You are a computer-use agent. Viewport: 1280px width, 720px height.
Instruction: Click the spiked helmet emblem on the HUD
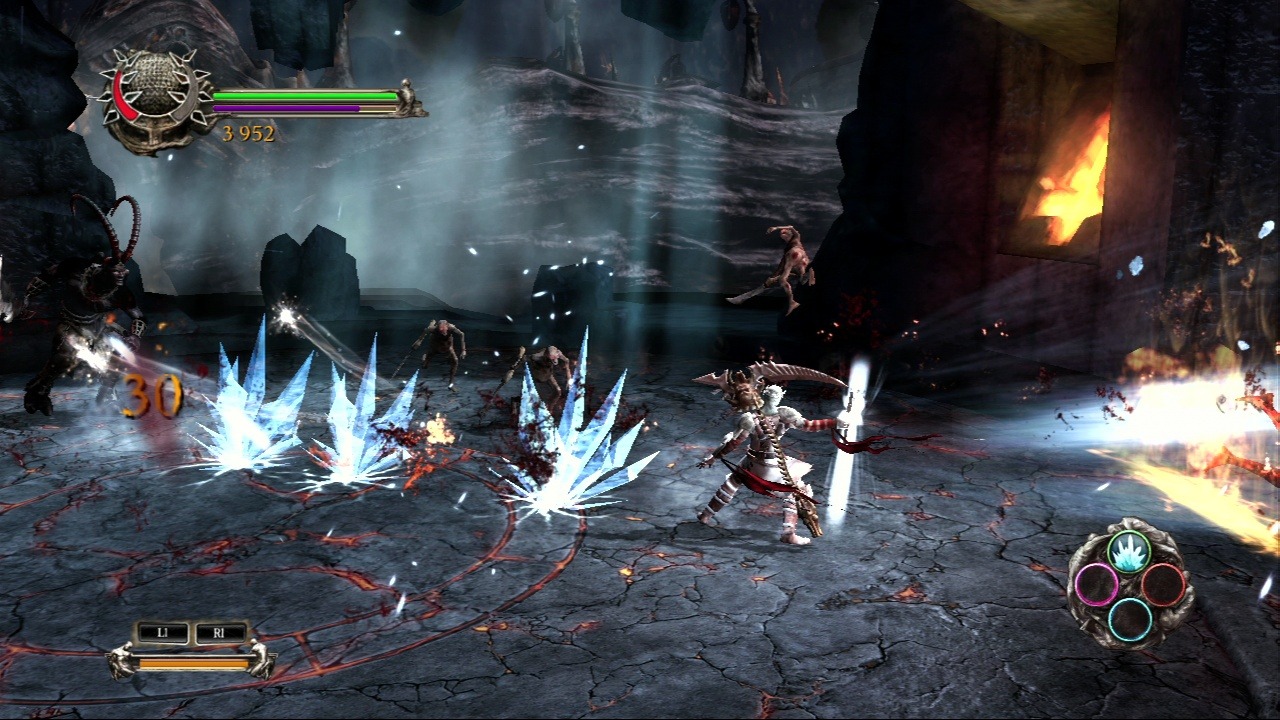pos(150,90)
